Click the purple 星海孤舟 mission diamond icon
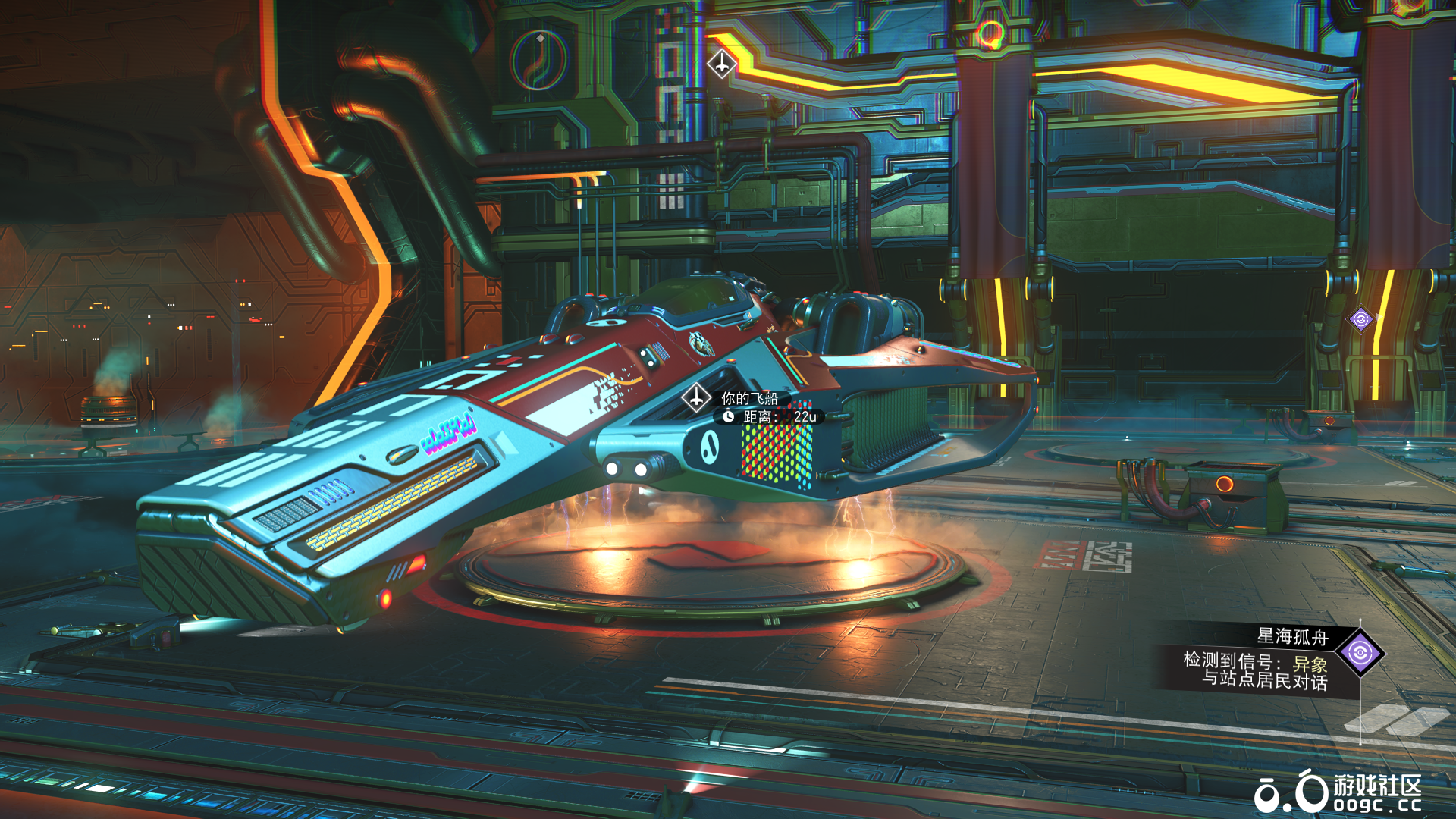The width and height of the screenshot is (1456, 819). 1360,652
